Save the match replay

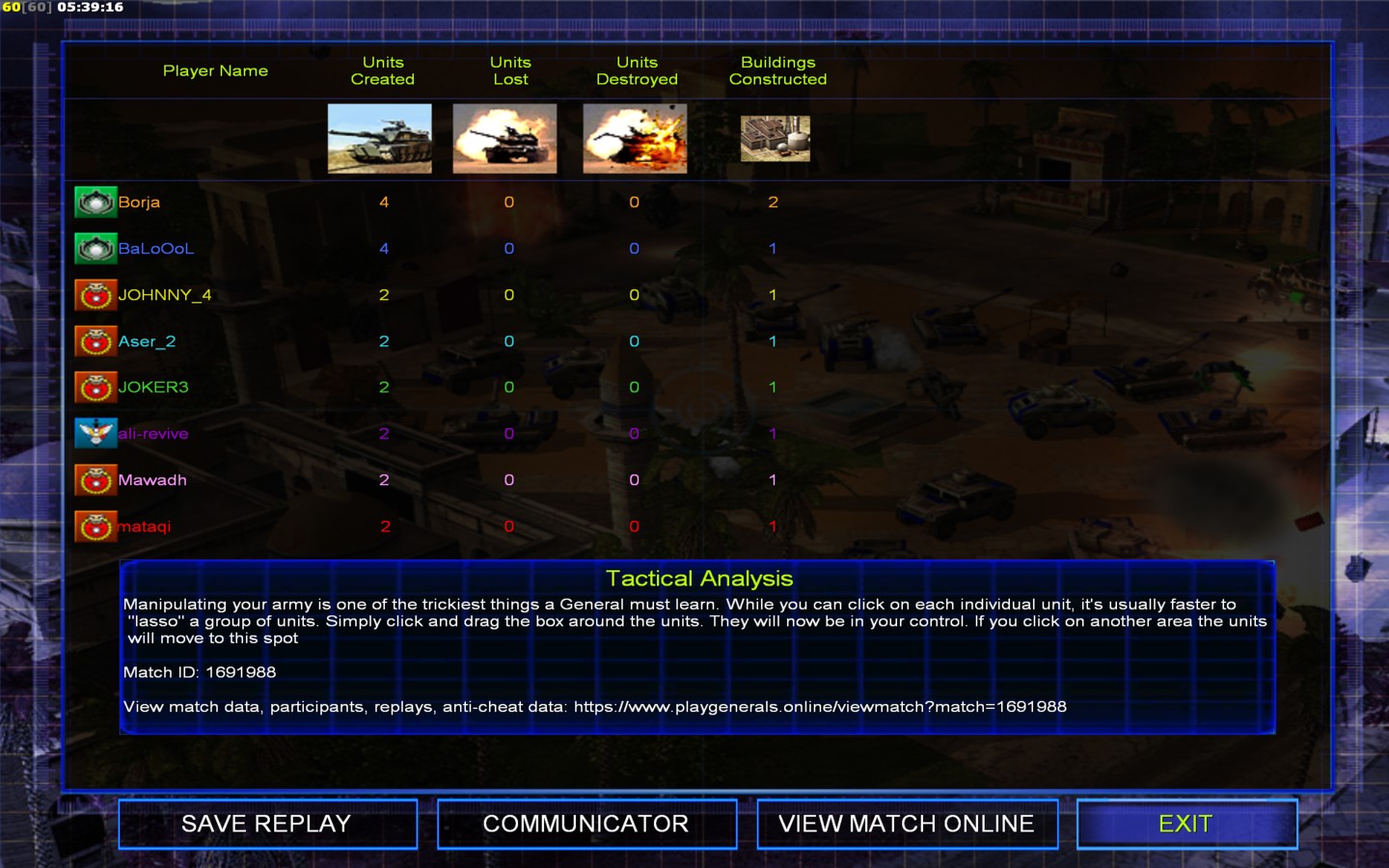[x=267, y=824]
